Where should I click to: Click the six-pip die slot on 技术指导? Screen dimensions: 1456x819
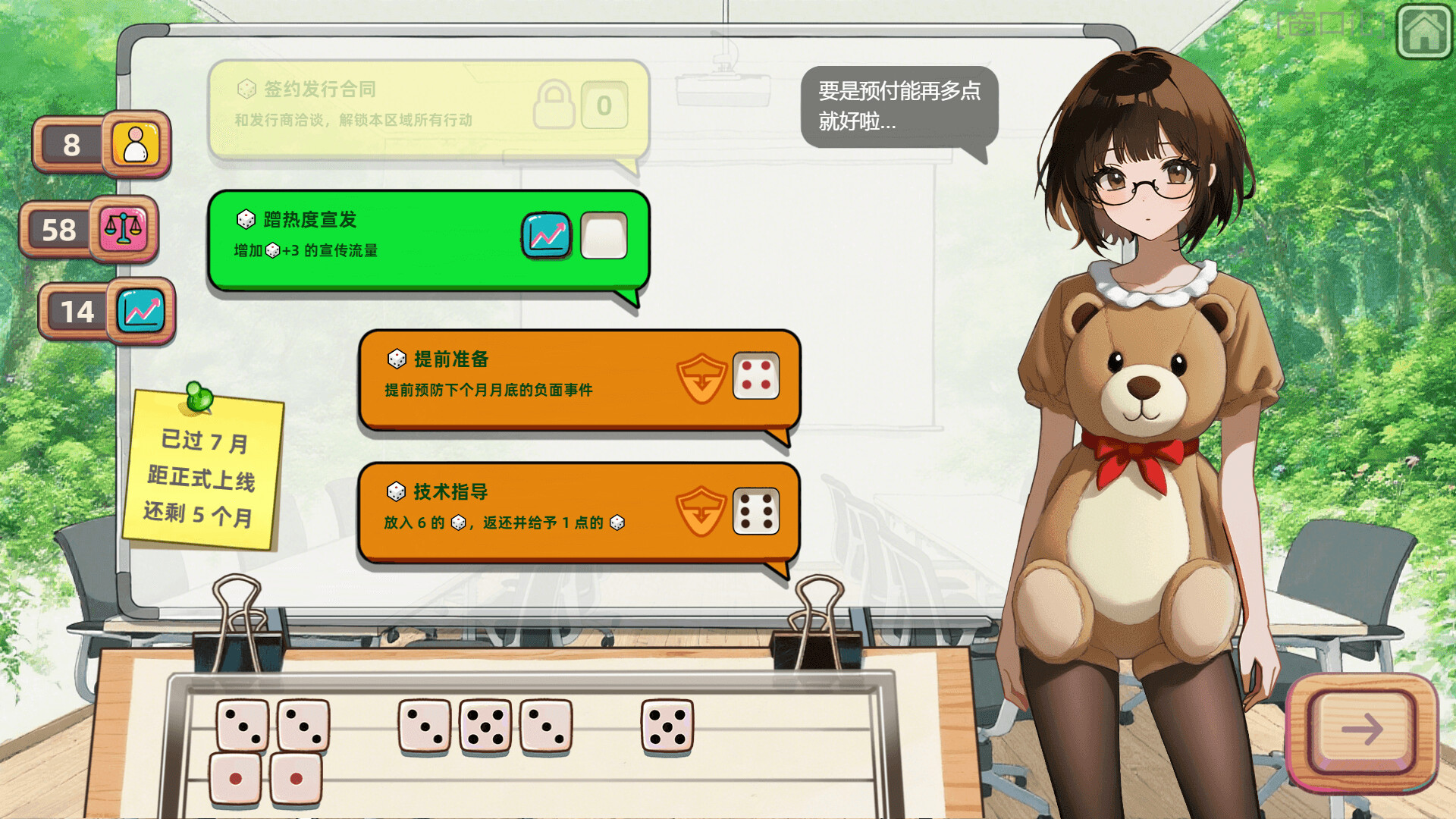[757, 511]
